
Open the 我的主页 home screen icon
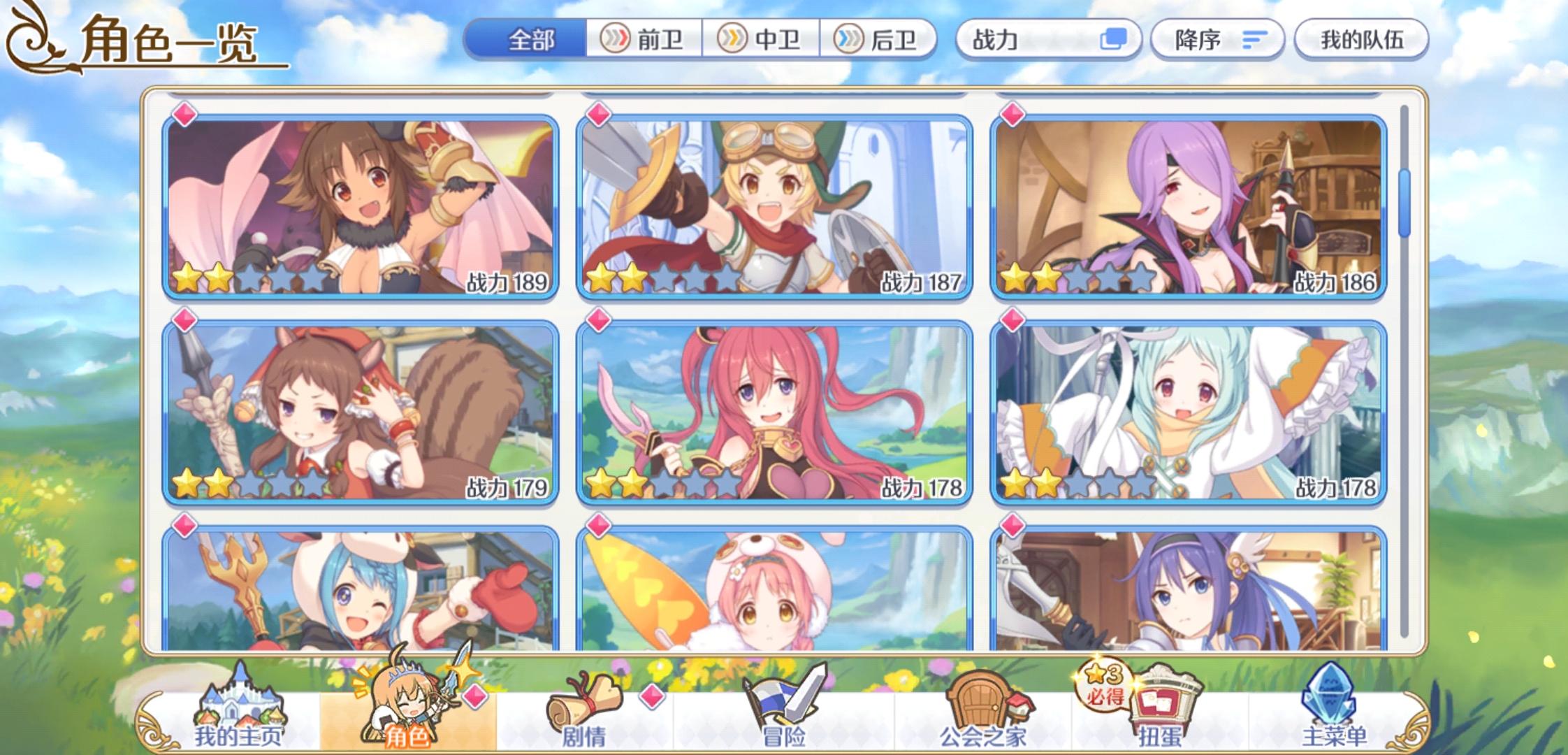point(241,699)
